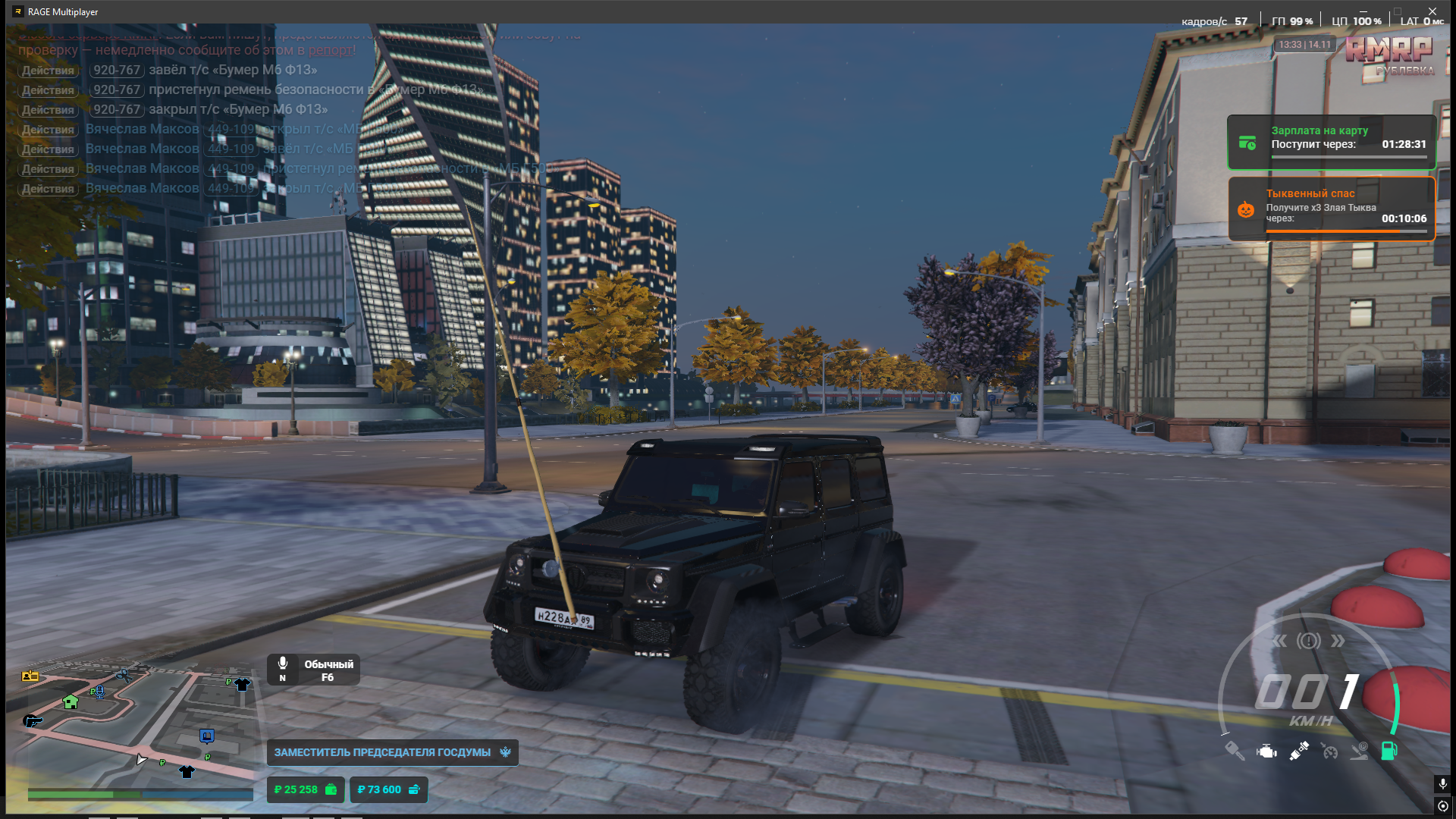Click the cruise control speed limiter icon
This screenshot has height=819, width=1456.
point(1329,751)
